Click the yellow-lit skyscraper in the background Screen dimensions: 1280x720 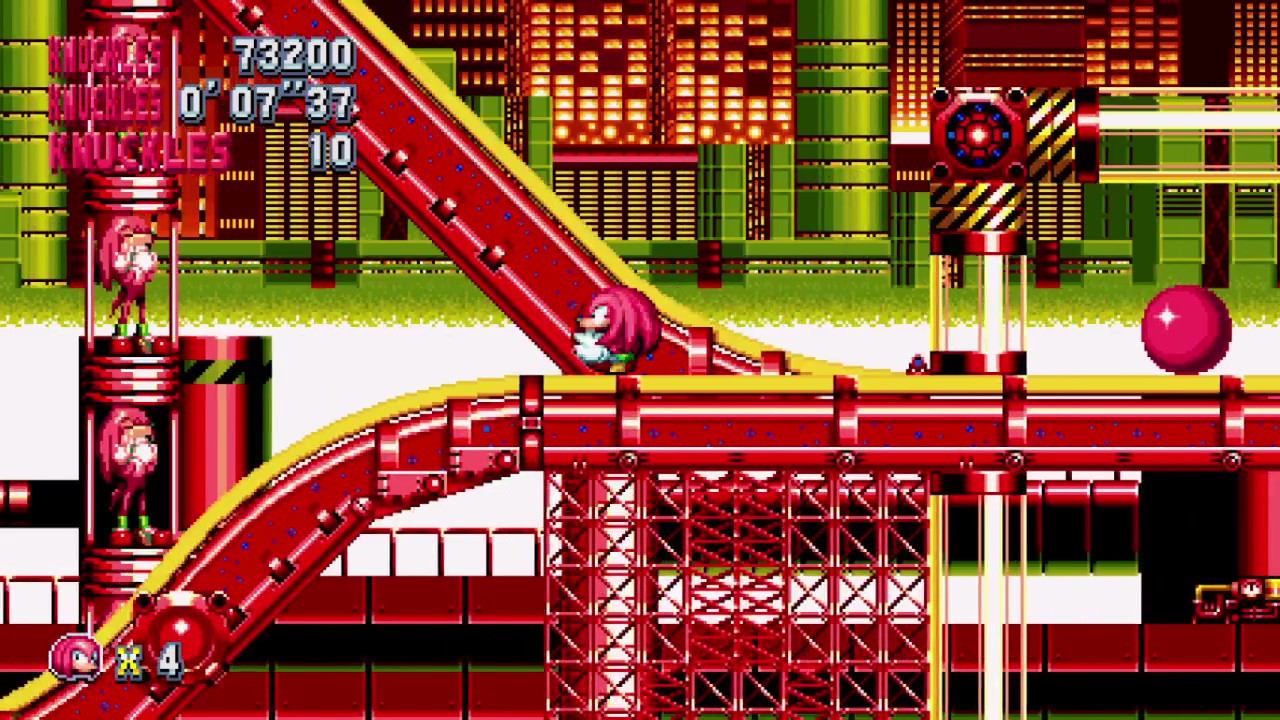640,80
